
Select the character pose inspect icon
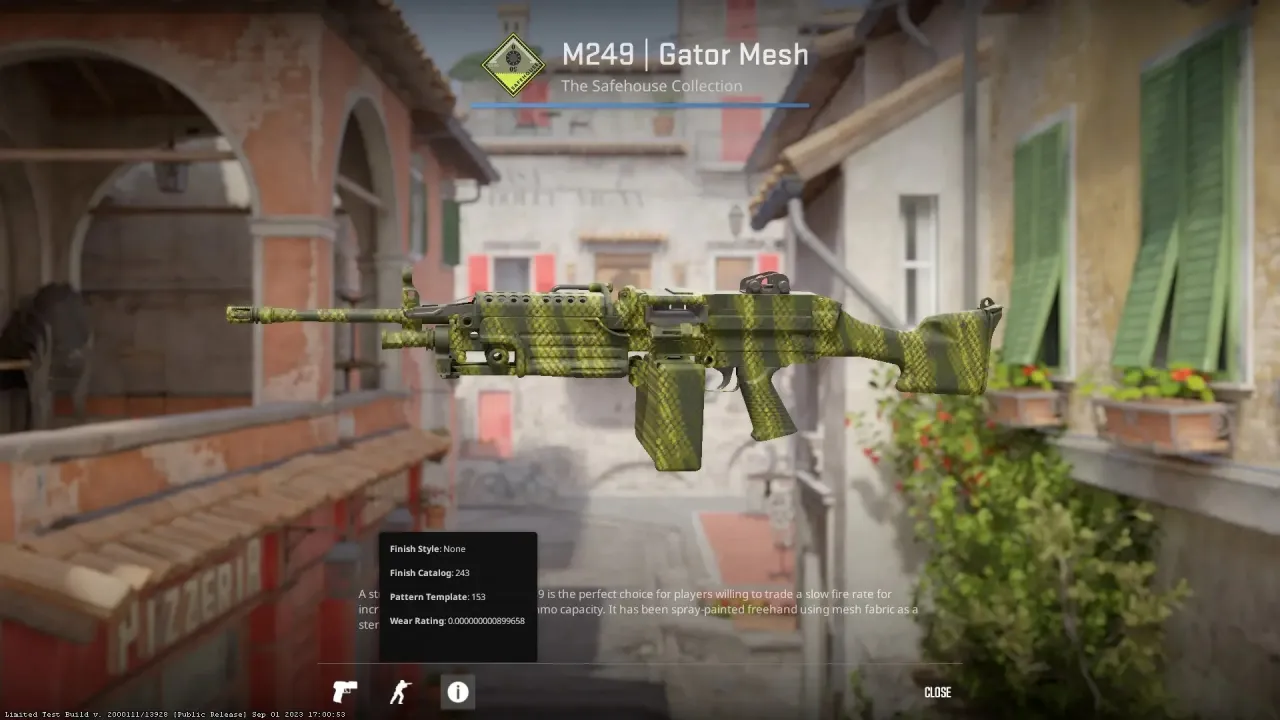coord(401,691)
